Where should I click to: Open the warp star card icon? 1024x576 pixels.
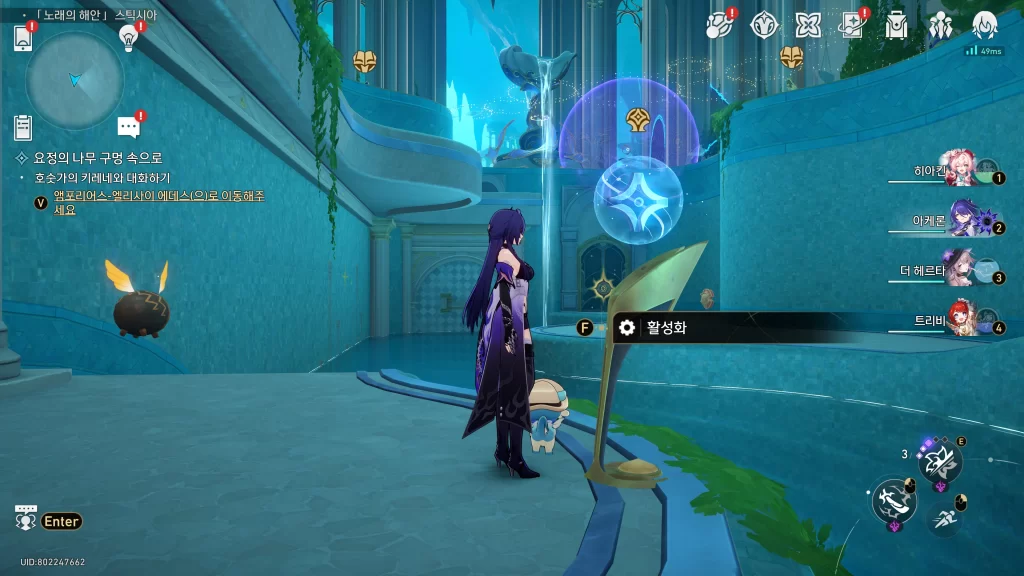853,25
